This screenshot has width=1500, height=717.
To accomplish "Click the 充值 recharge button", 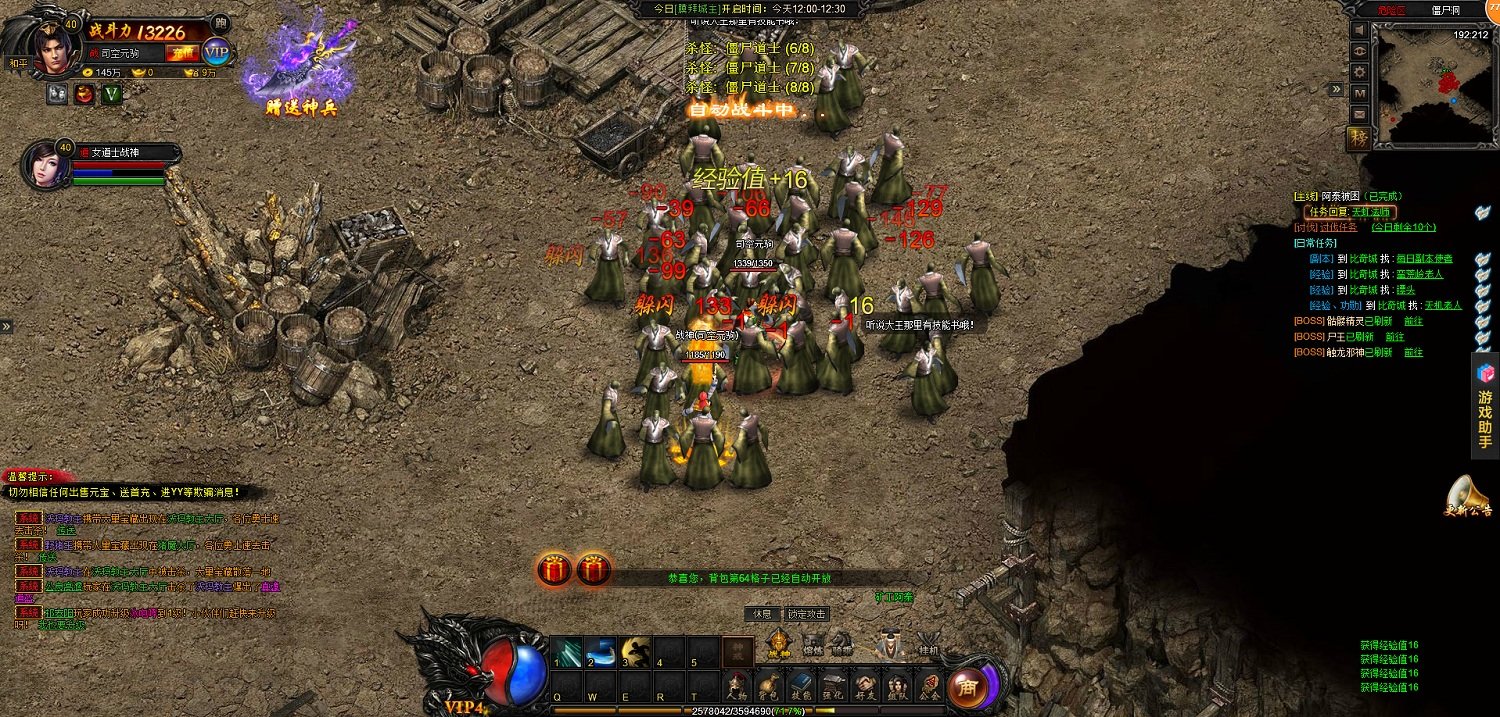I will [x=182, y=53].
